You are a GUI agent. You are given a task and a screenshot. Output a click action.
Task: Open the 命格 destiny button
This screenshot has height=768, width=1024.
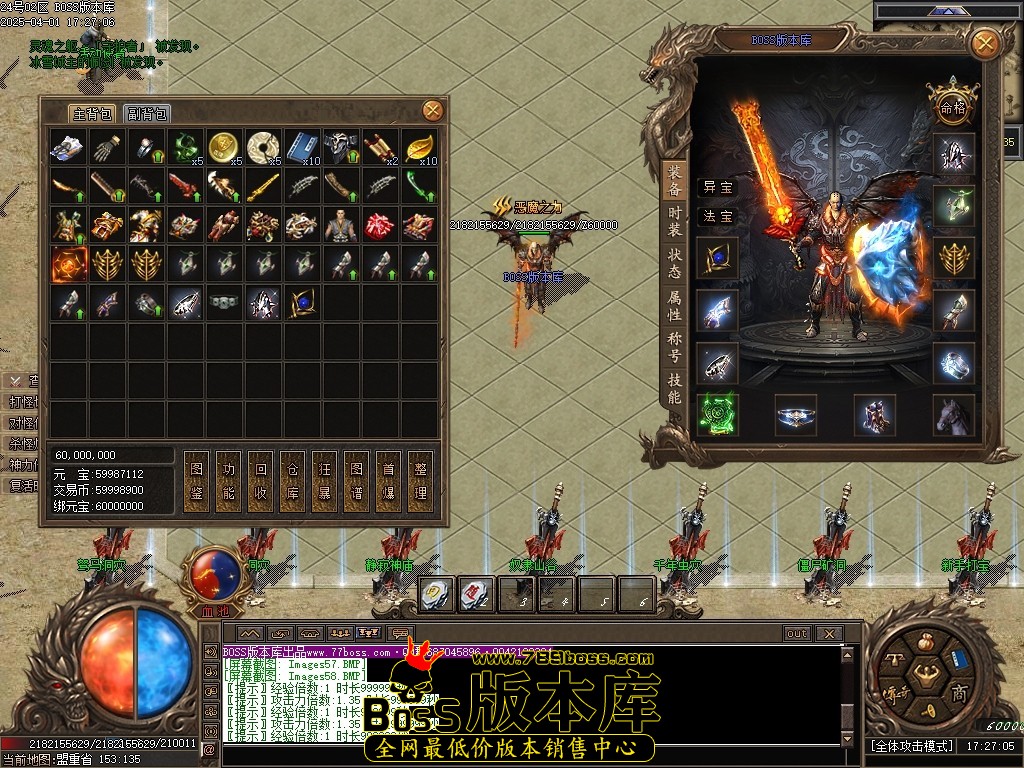951,106
